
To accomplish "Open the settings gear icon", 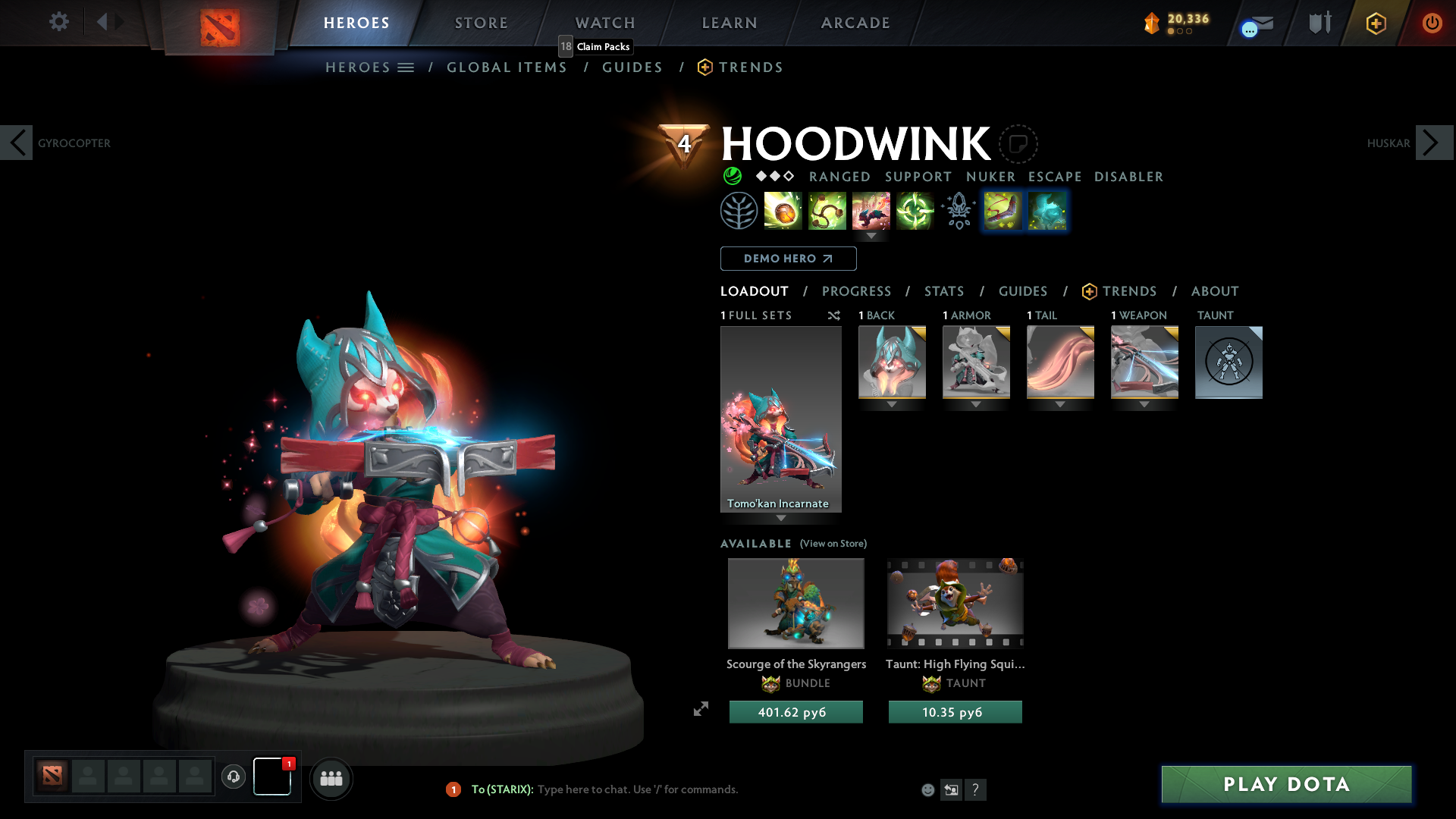I will coord(59,22).
